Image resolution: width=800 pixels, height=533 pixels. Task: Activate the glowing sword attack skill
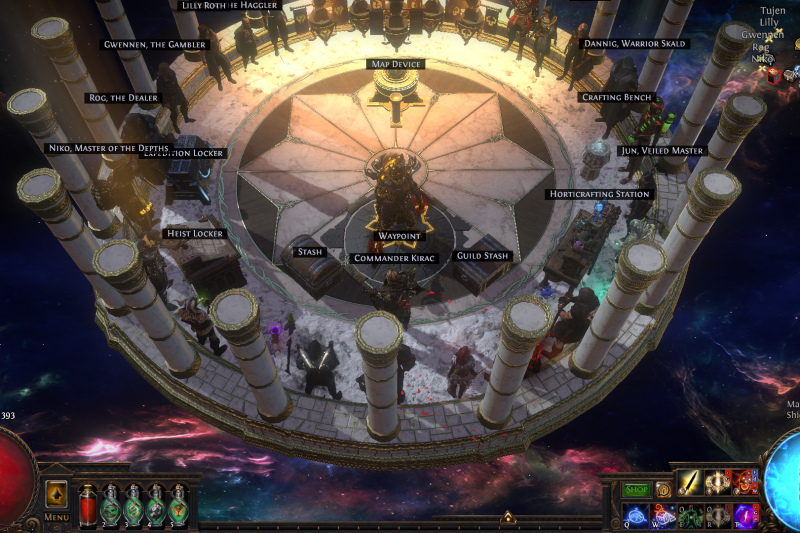[x=690, y=483]
